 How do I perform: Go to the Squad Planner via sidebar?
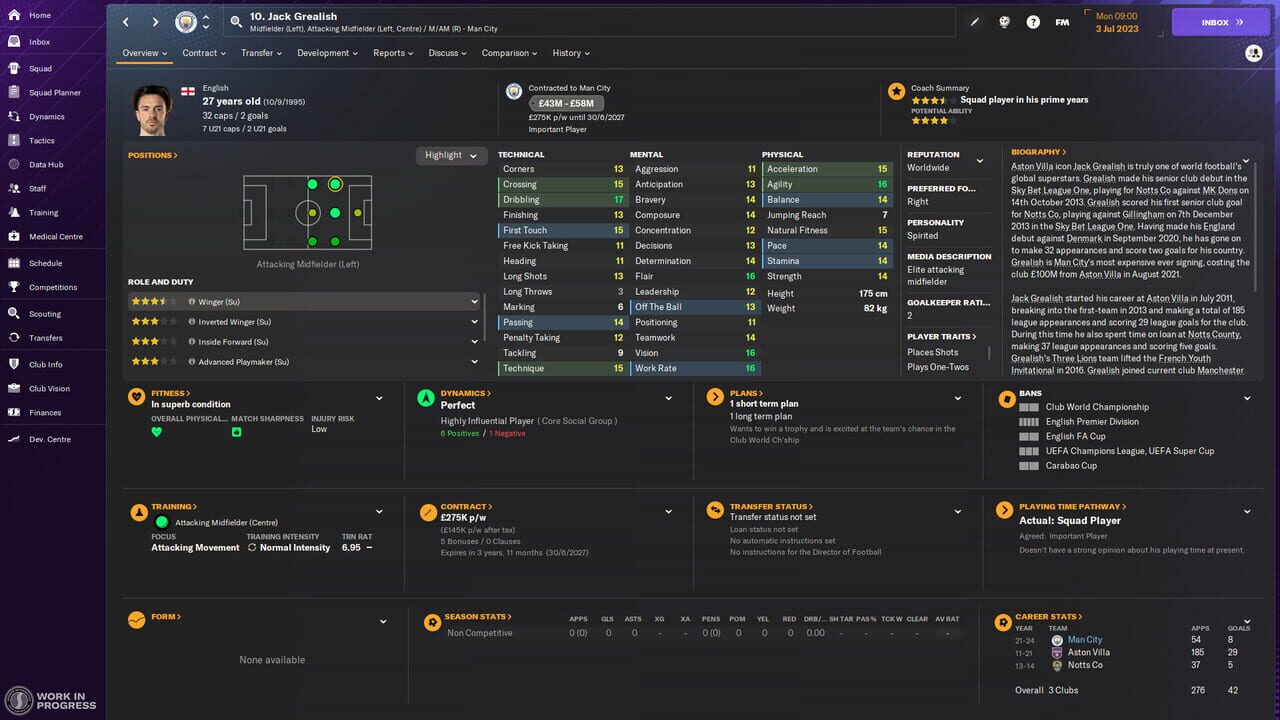47,92
